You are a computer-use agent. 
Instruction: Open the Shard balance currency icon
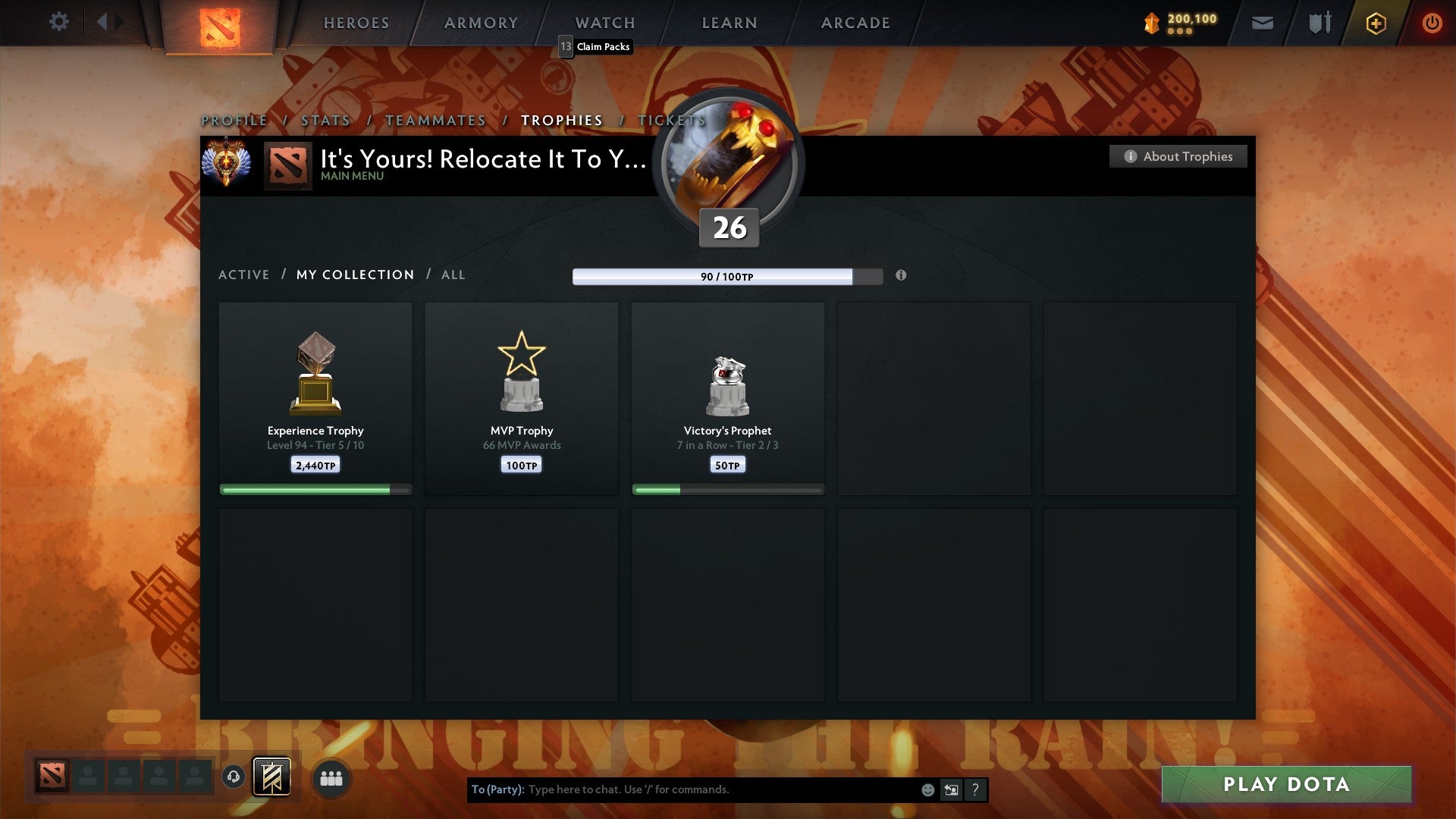click(x=1153, y=23)
